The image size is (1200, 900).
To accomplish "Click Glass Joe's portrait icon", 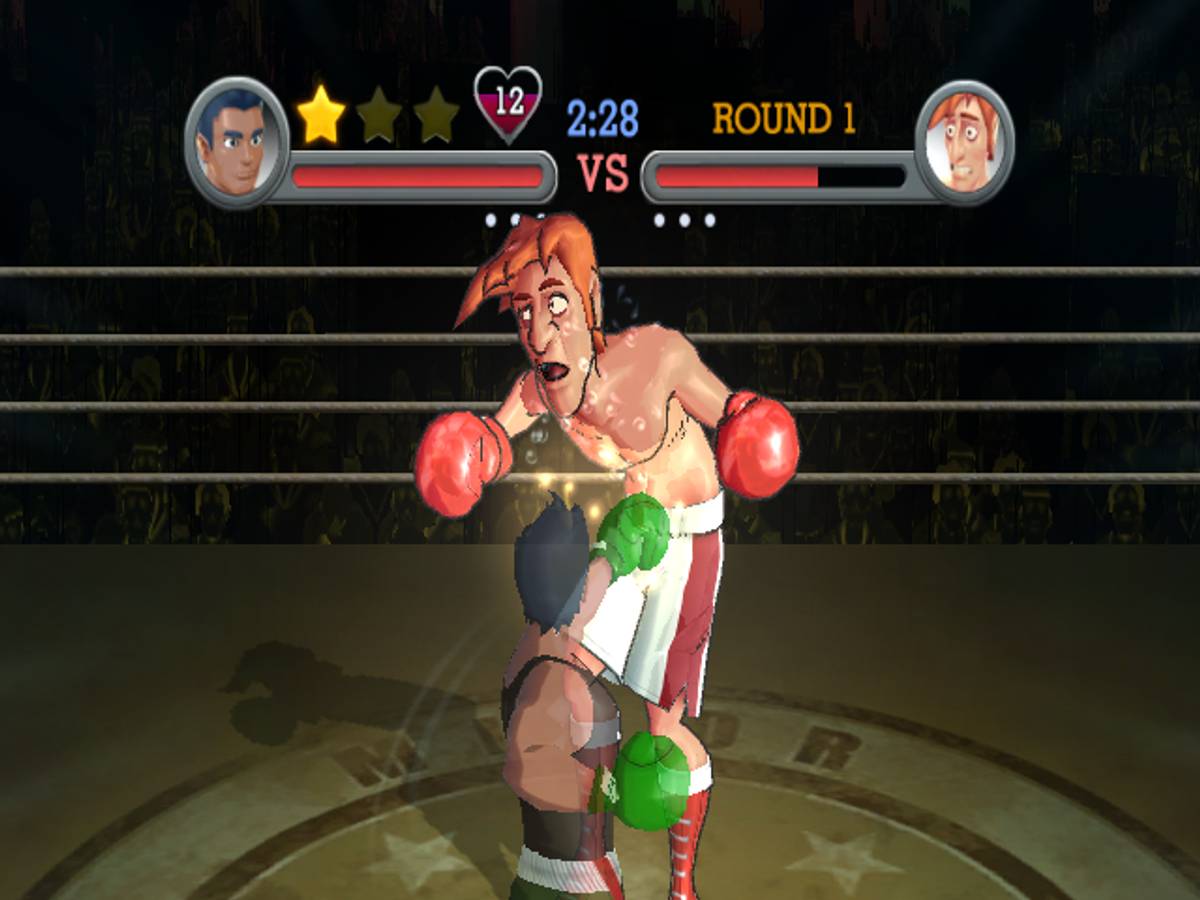I will click(x=964, y=142).
